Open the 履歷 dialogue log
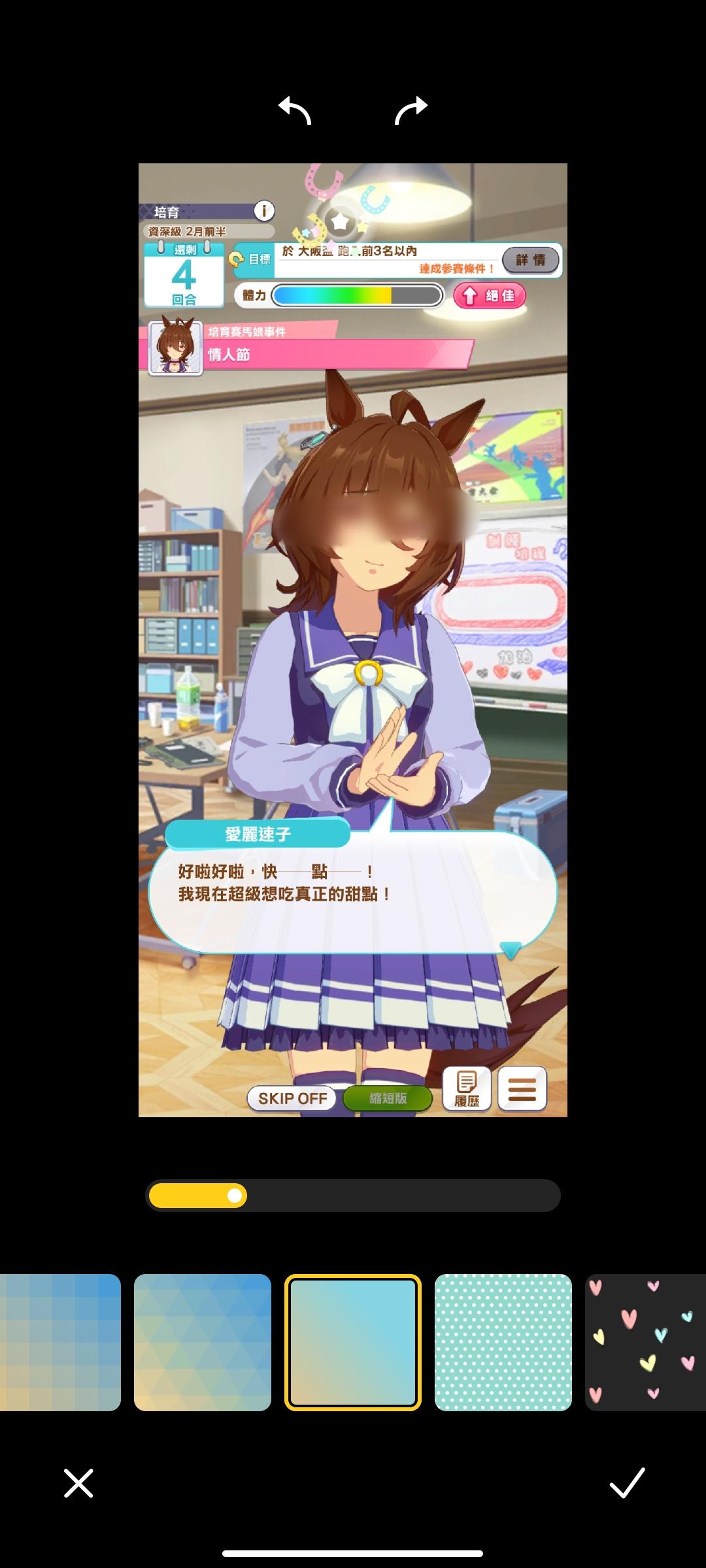 [x=467, y=1089]
